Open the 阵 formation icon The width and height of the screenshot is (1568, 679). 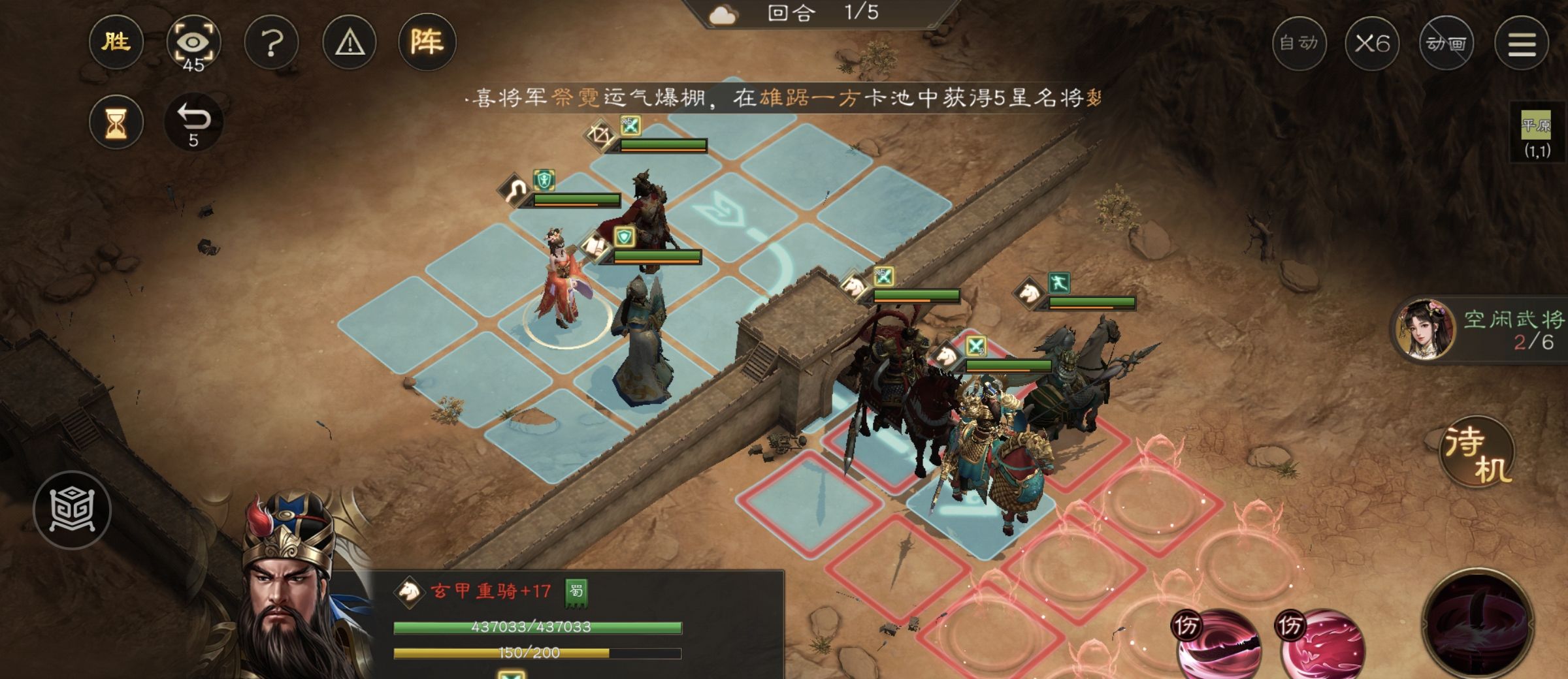(428, 42)
